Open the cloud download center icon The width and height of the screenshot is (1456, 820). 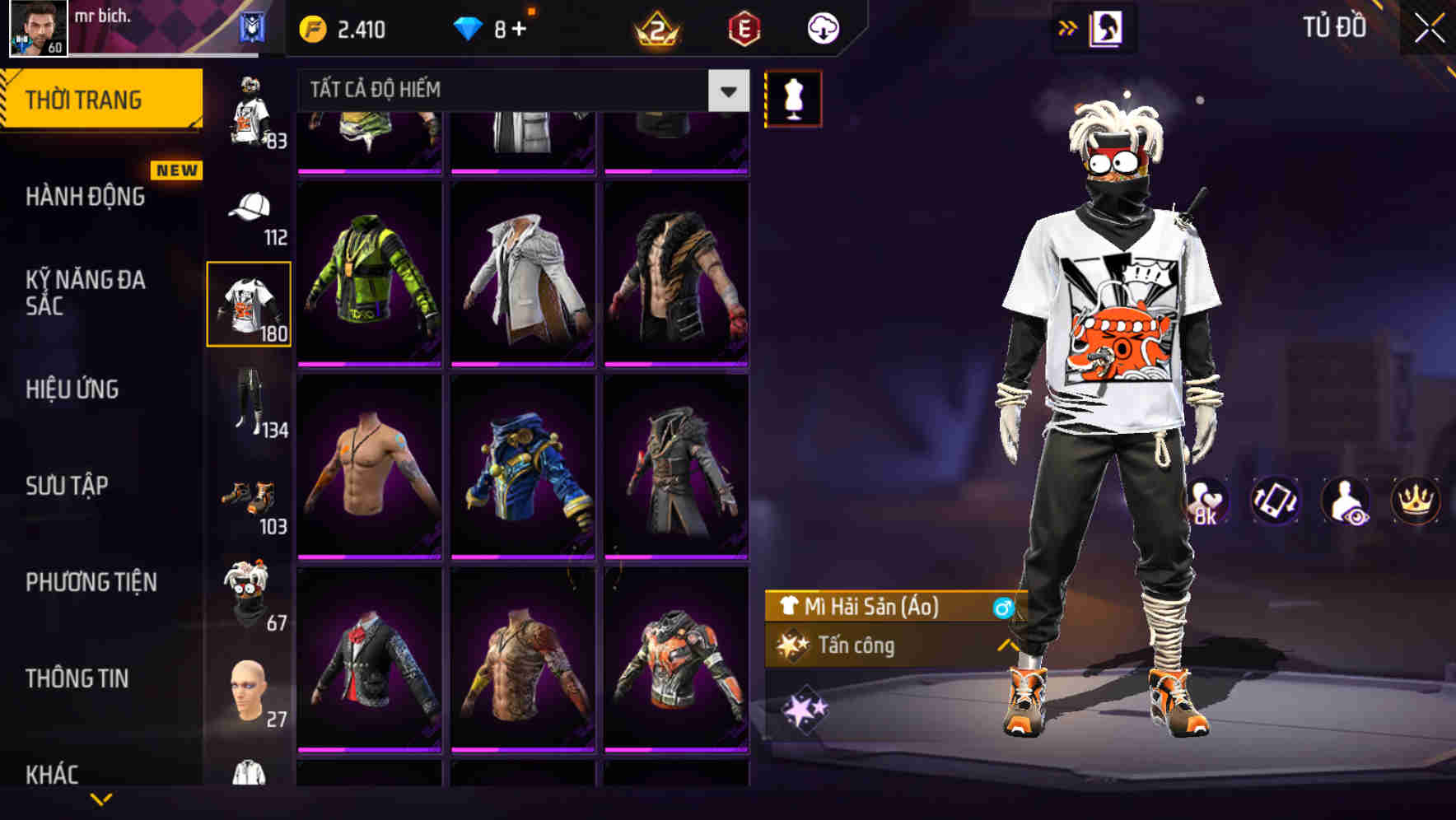(823, 27)
